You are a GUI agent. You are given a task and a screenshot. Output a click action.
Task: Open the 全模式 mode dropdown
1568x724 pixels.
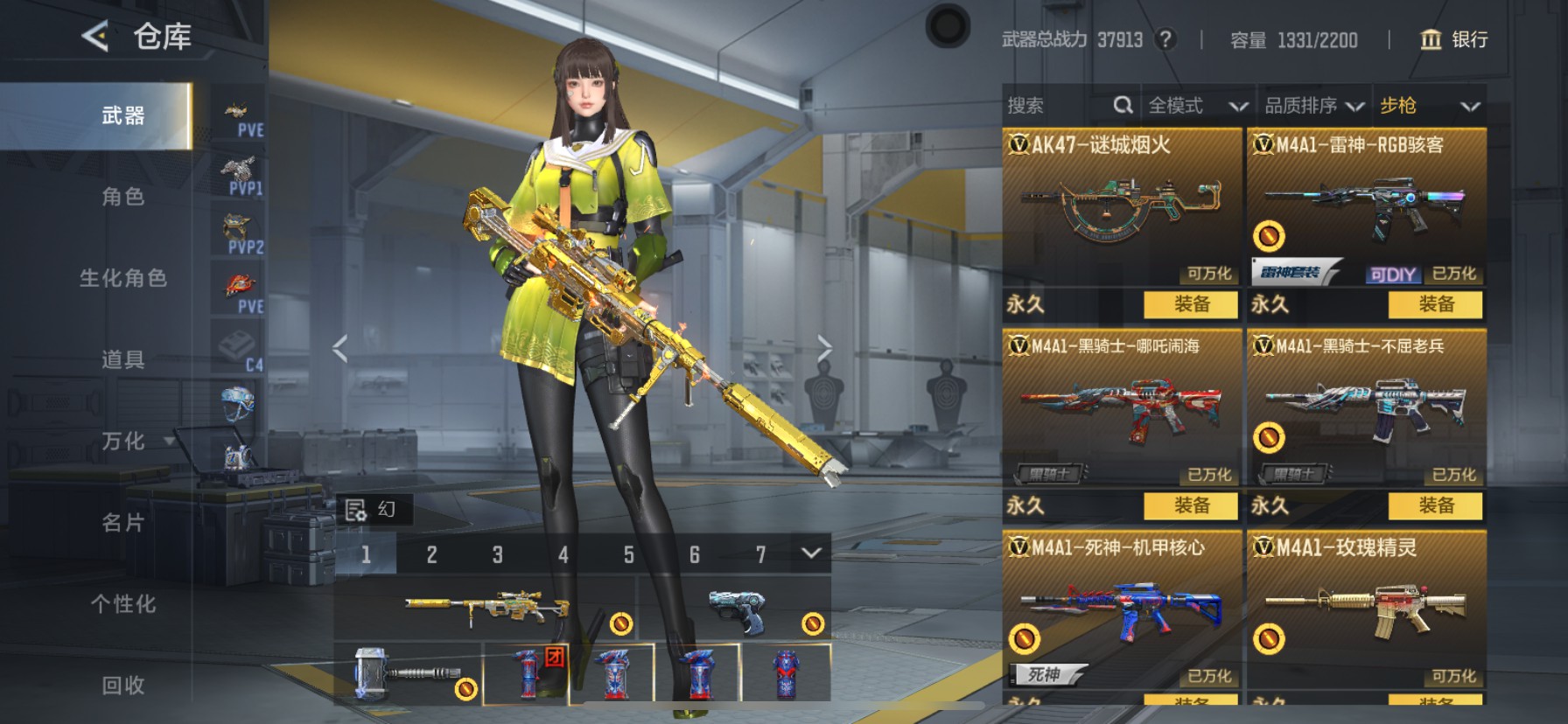[1197, 106]
